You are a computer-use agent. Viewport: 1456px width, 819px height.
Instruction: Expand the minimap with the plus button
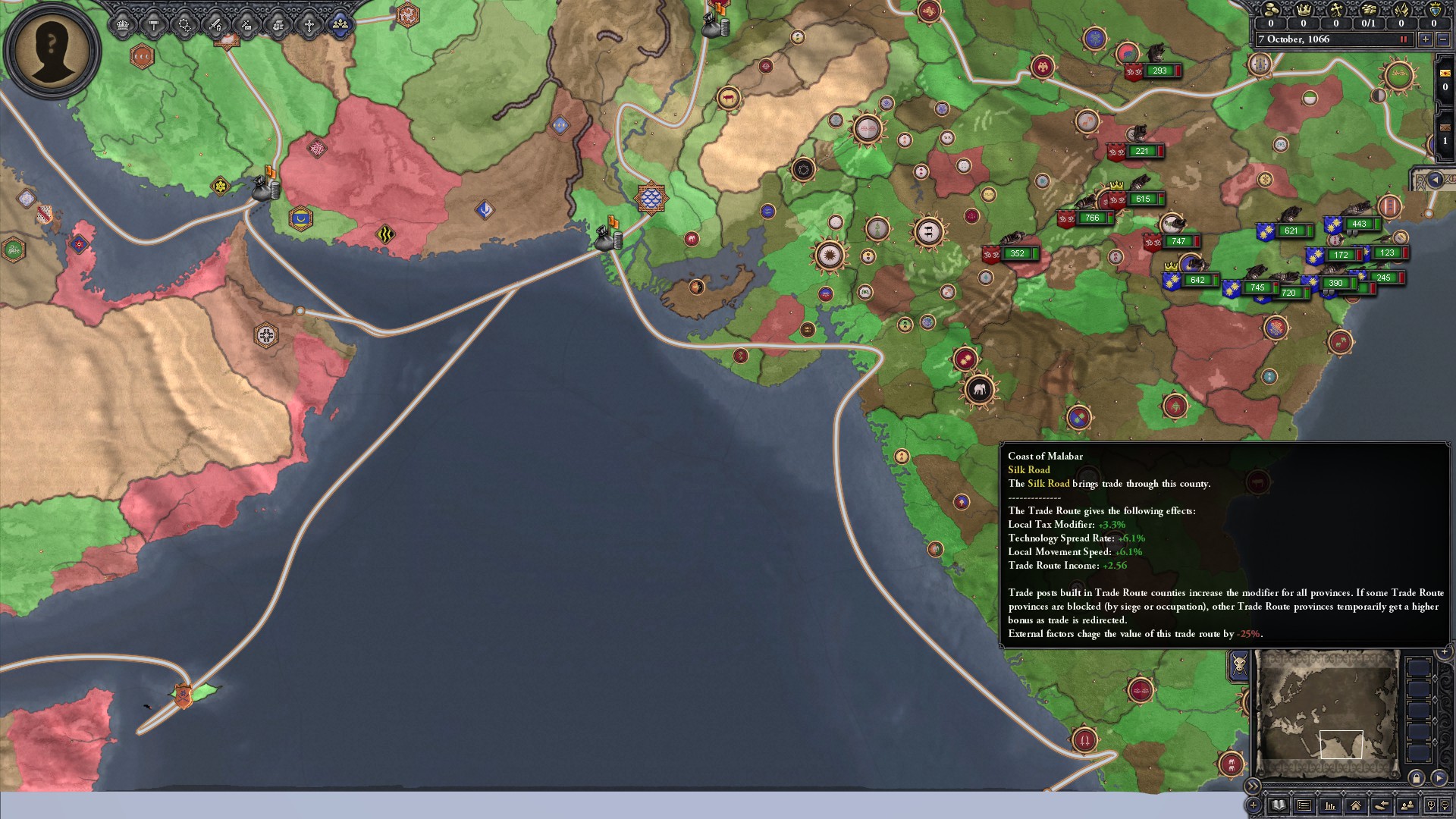coord(1444,651)
